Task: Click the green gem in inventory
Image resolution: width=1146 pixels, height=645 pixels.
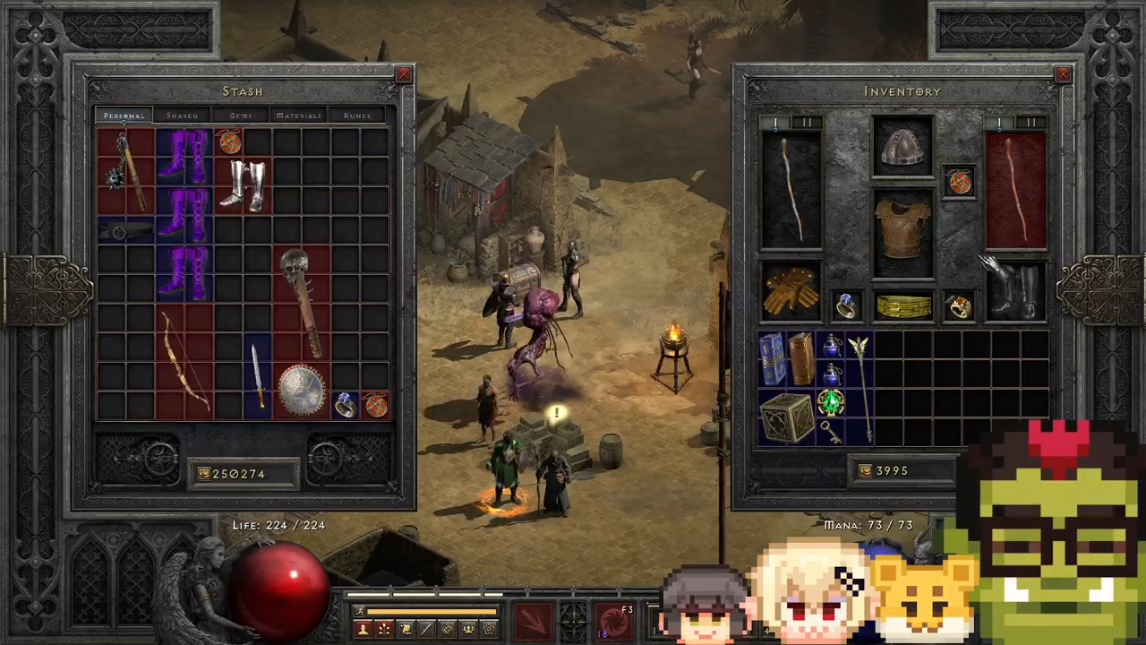Action: point(830,403)
